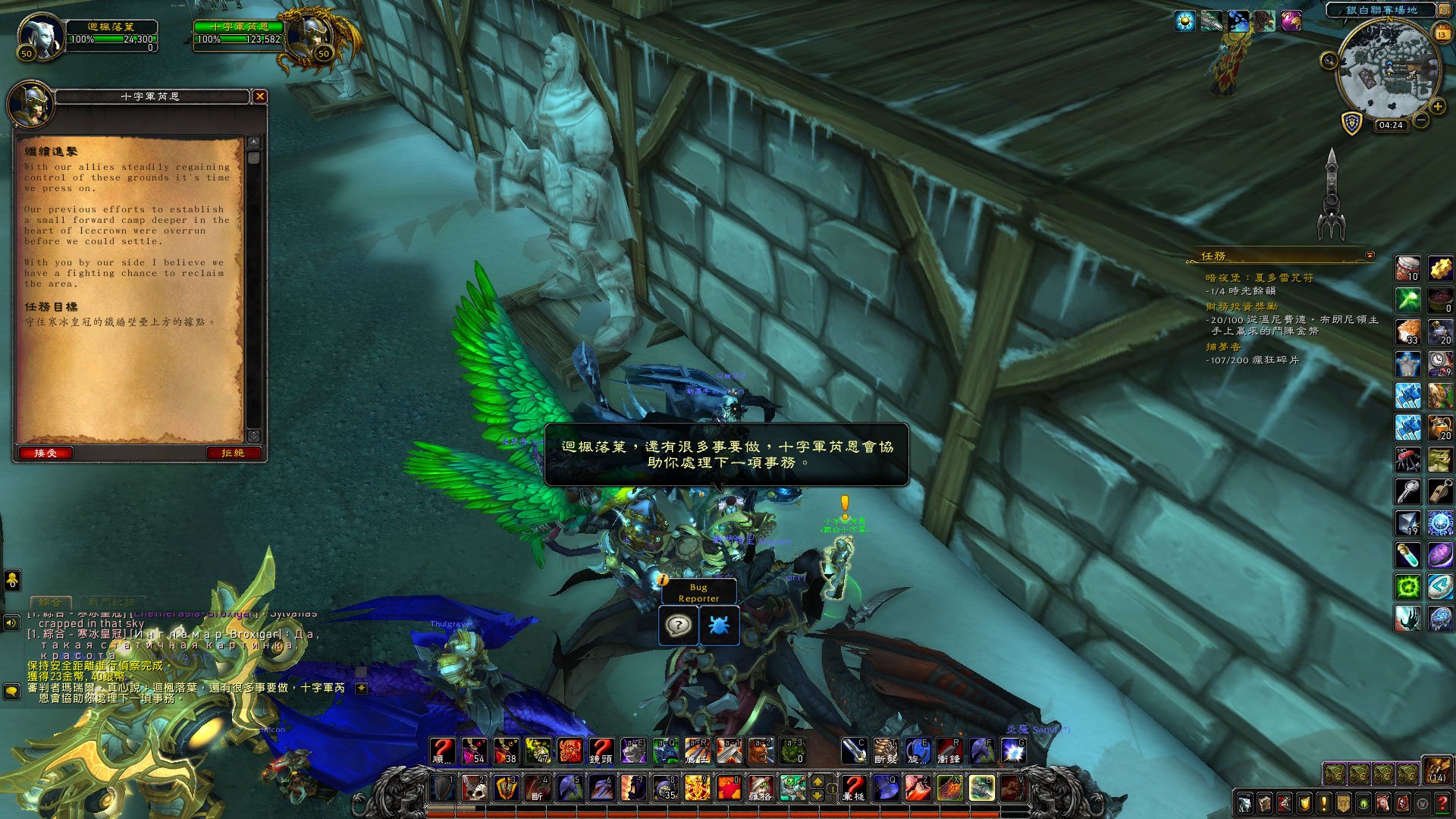Click the minimap tracking magnifier button
Image resolution: width=1456 pixels, height=819 pixels.
pyautogui.click(x=1329, y=61)
